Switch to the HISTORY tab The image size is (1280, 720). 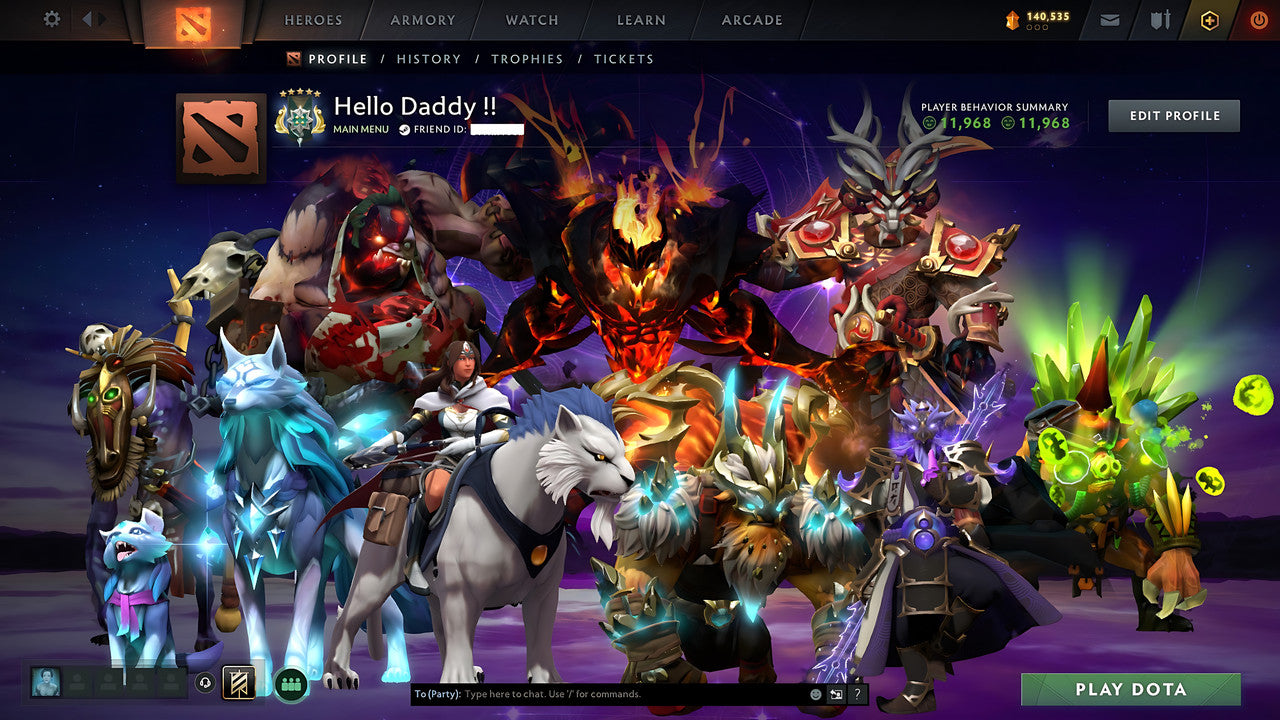click(429, 59)
